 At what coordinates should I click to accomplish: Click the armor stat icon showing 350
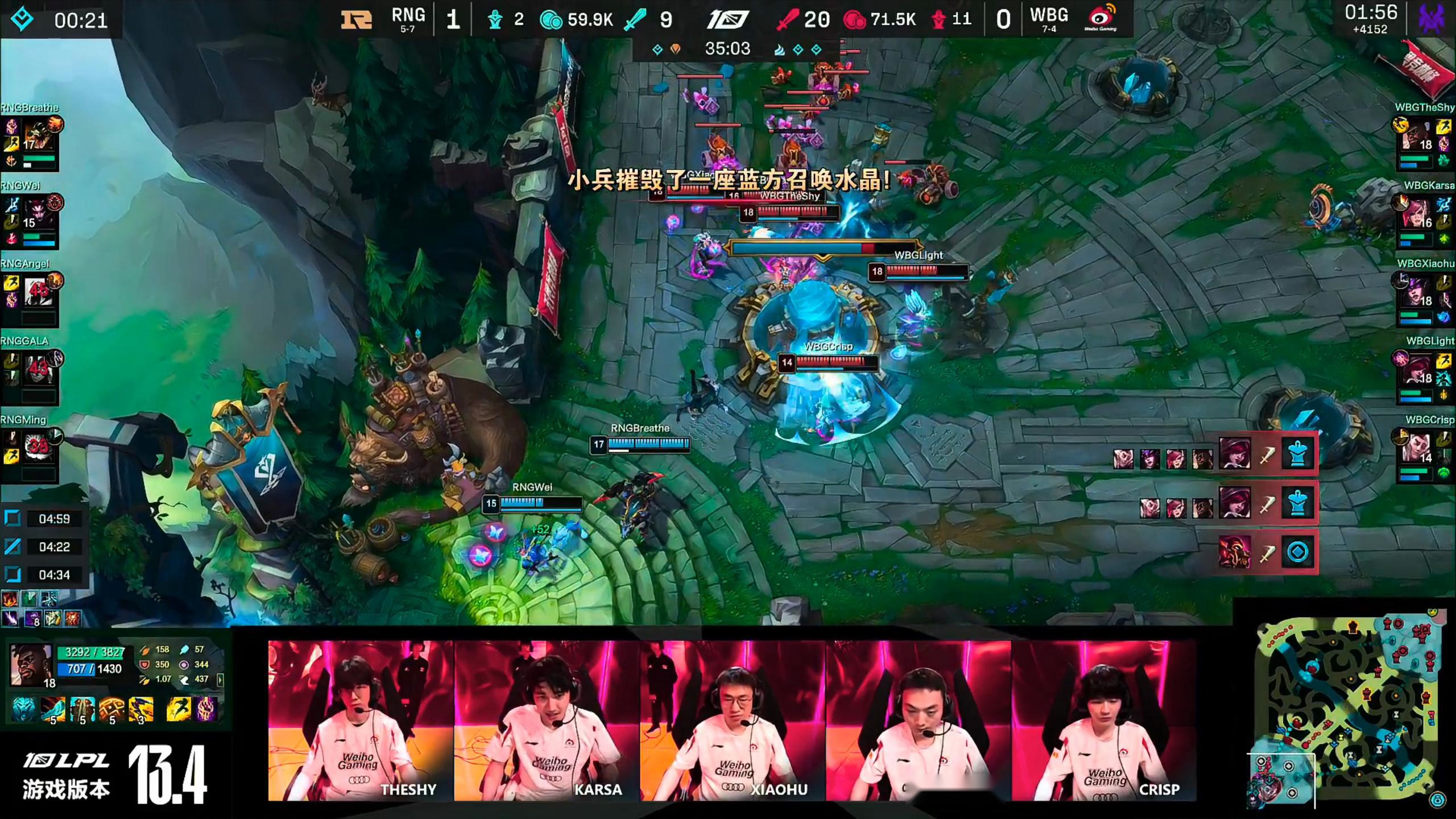(x=146, y=664)
